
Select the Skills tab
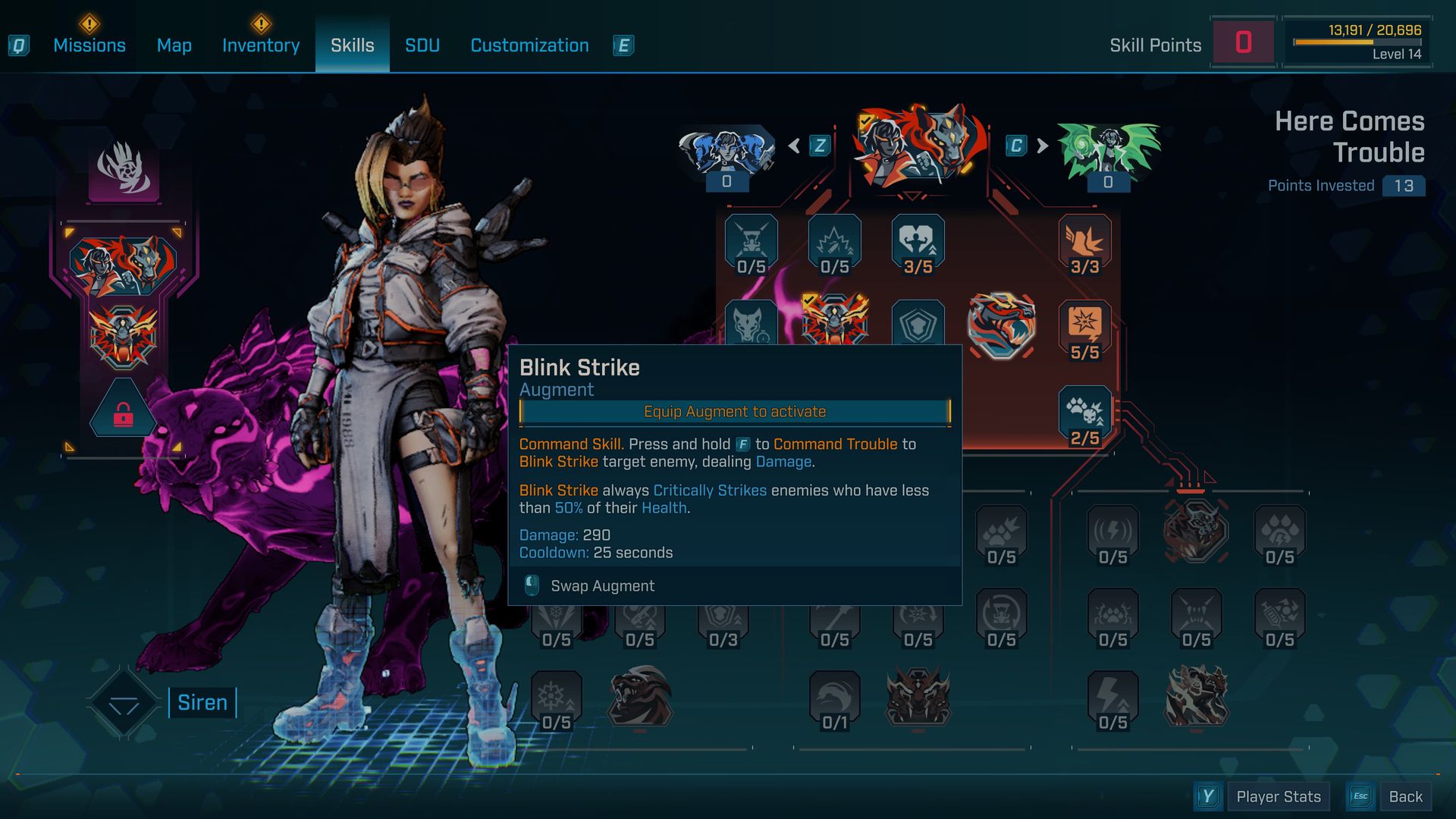point(352,45)
